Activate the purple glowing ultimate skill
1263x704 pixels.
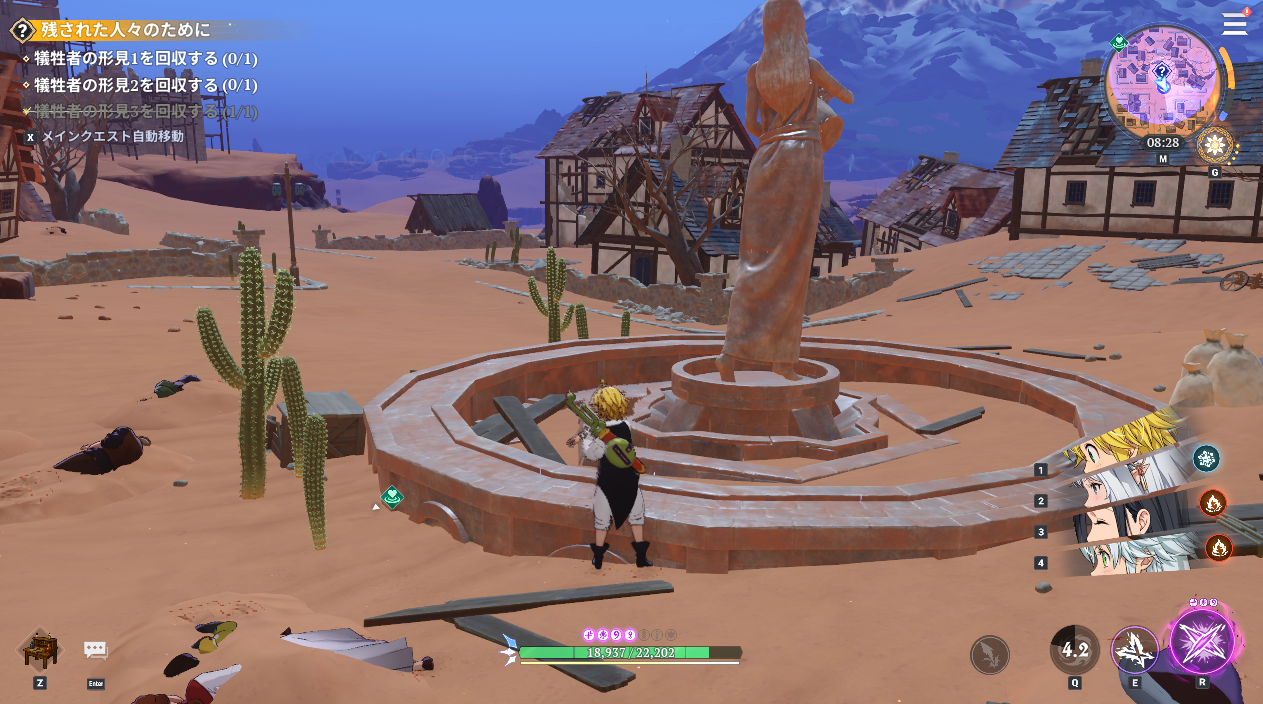coord(1202,641)
